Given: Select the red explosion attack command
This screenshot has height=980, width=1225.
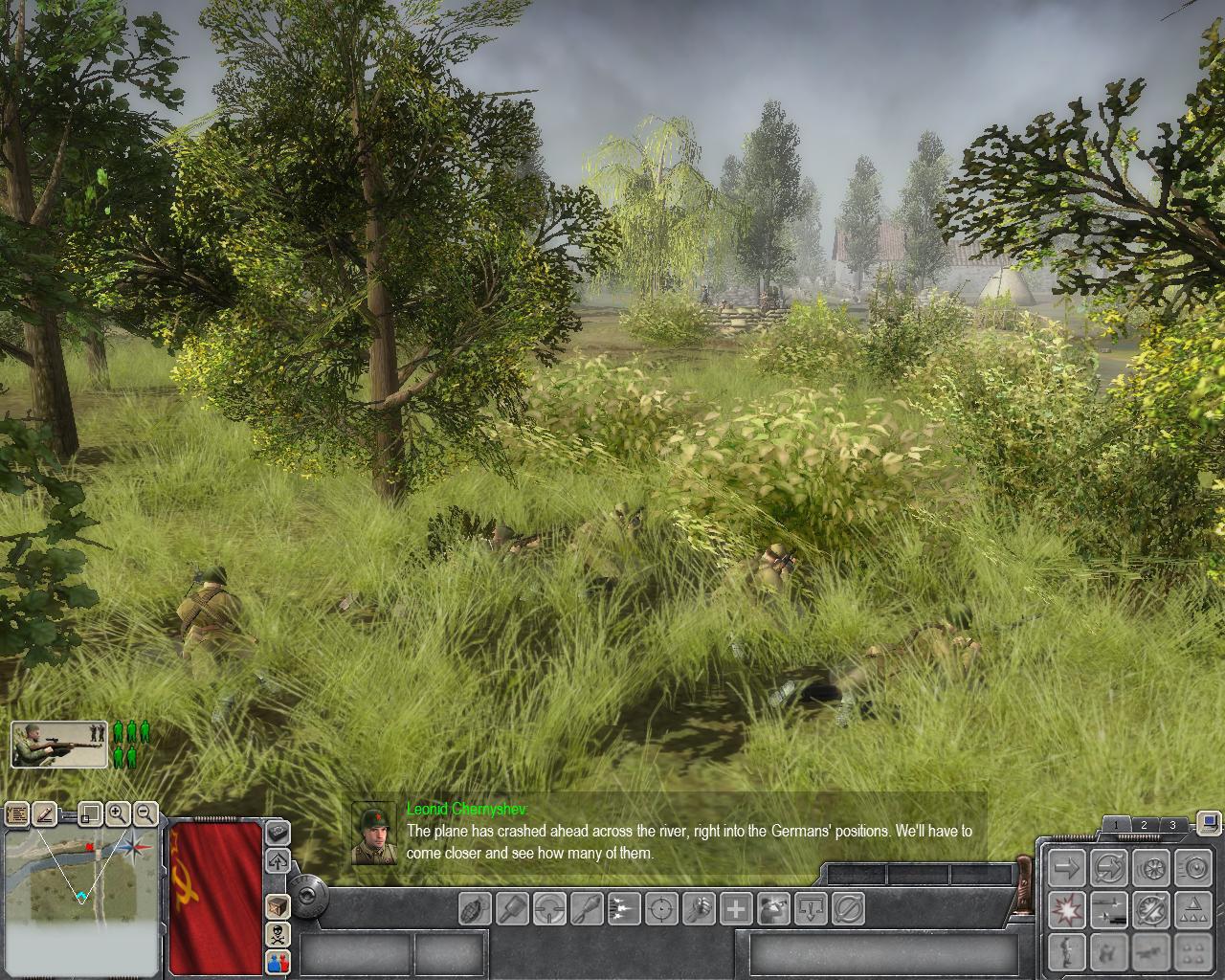Looking at the screenshot, I should pyautogui.click(x=1067, y=908).
